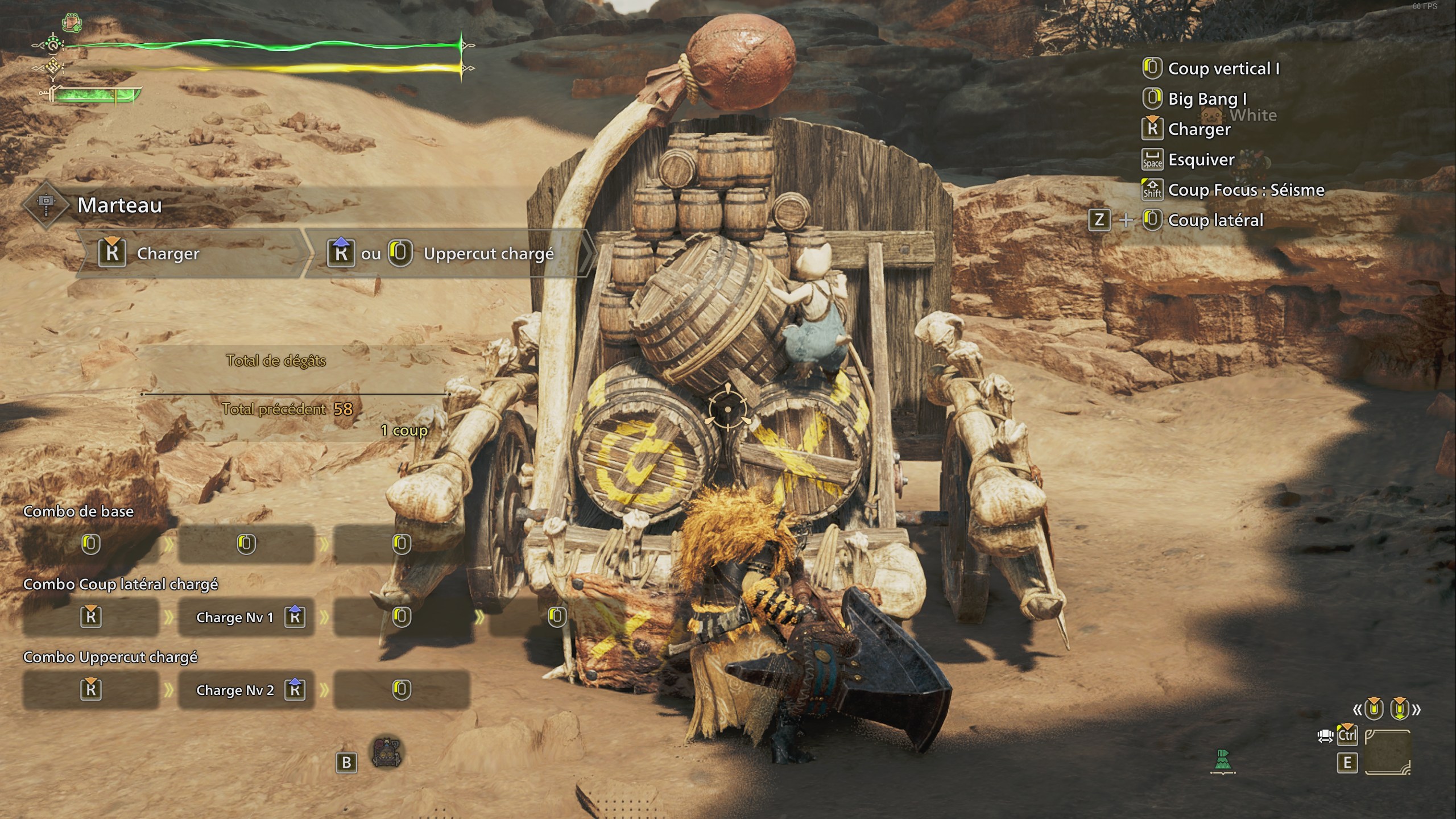The image size is (1456, 819).
Task: Select the empty item bar slot
Action: pyautogui.click(x=1388, y=752)
